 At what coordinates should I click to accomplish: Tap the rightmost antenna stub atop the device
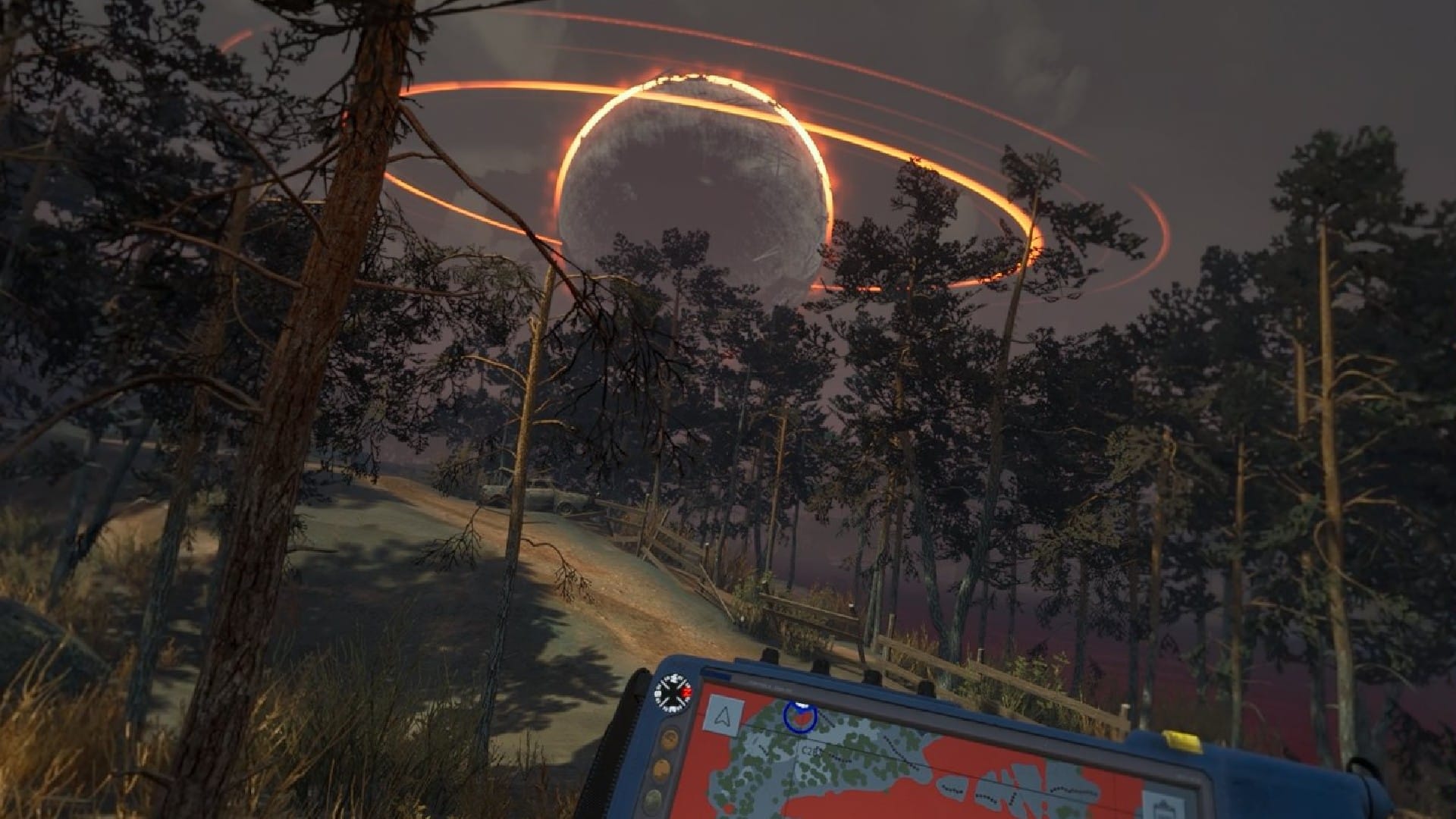pos(925,689)
